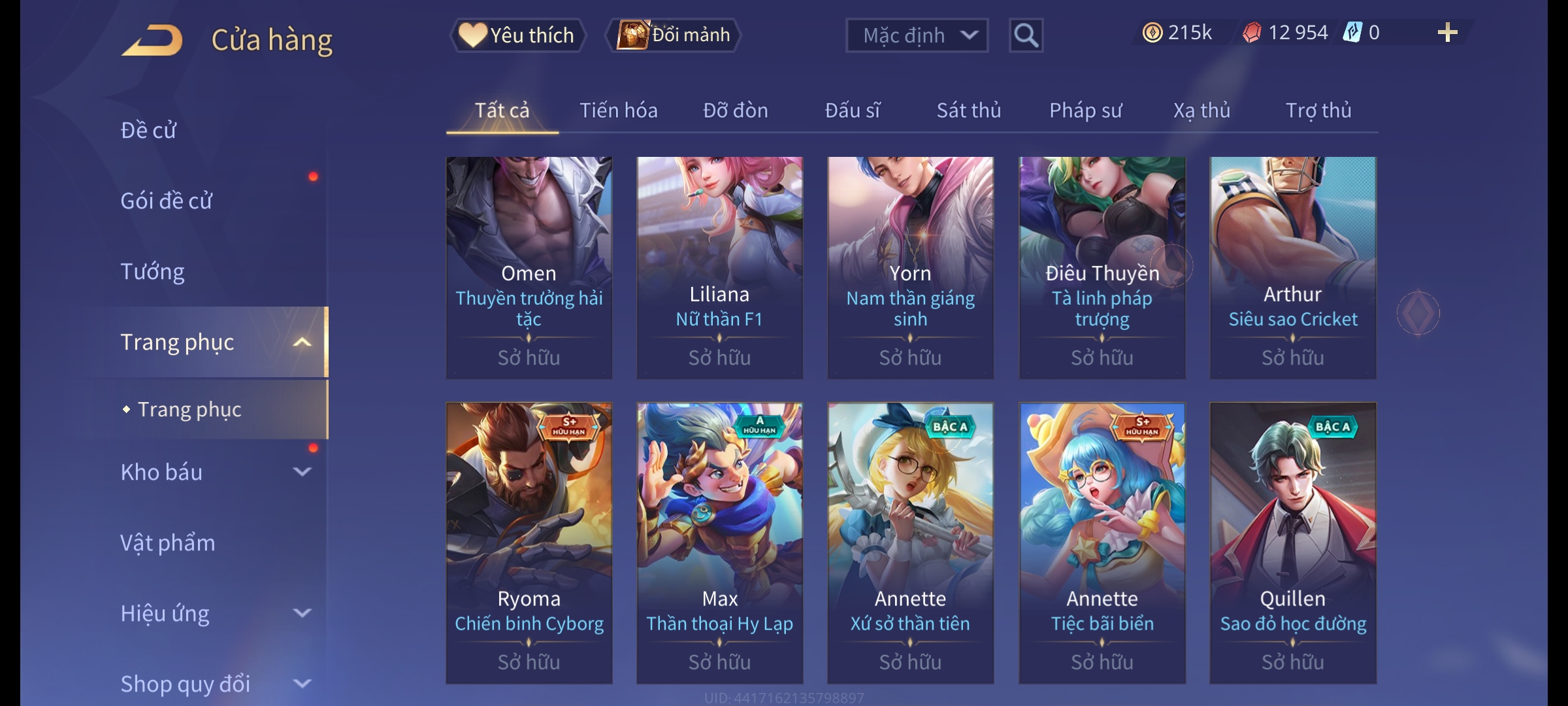This screenshot has height=706, width=1568.
Task: Select Omen's Thuyền trưởng hải tặc skin card
Action: 529,268
